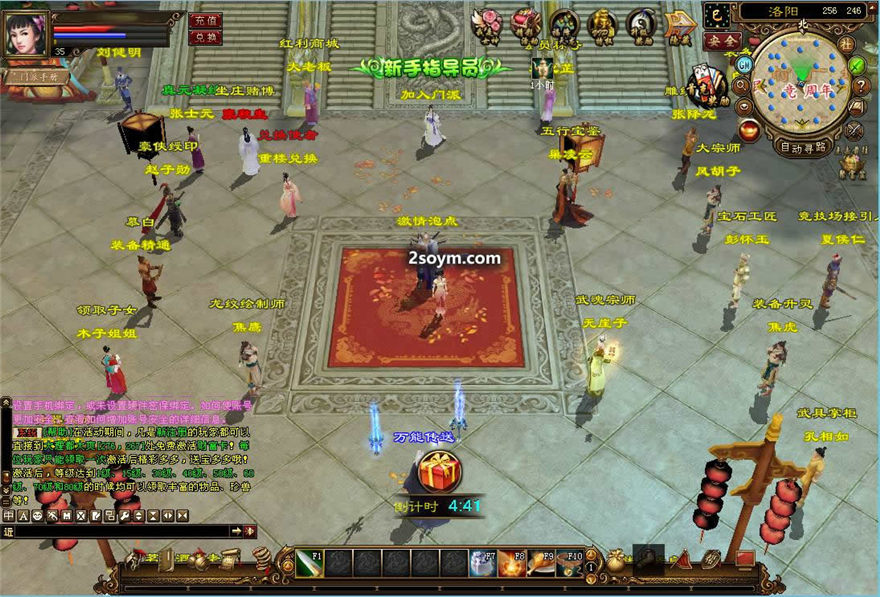880x597 pixels.
Task: Select the player character portrait
Action: click(26, 35)
